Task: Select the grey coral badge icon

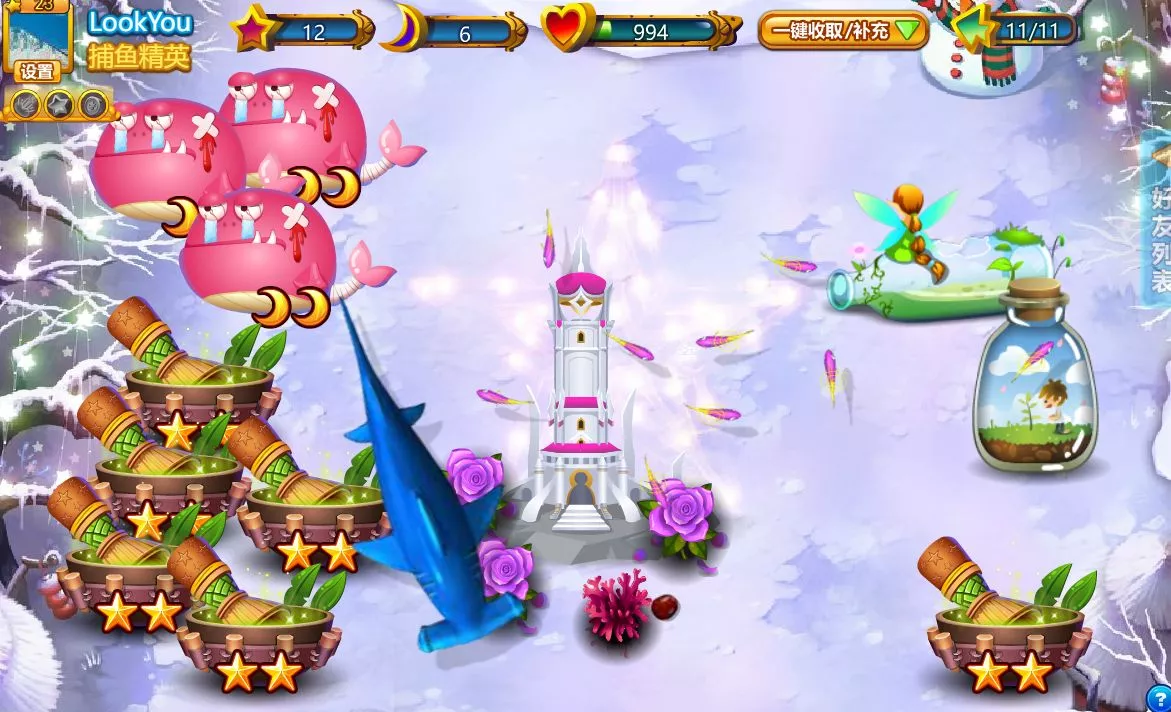Action: (25, 102)
